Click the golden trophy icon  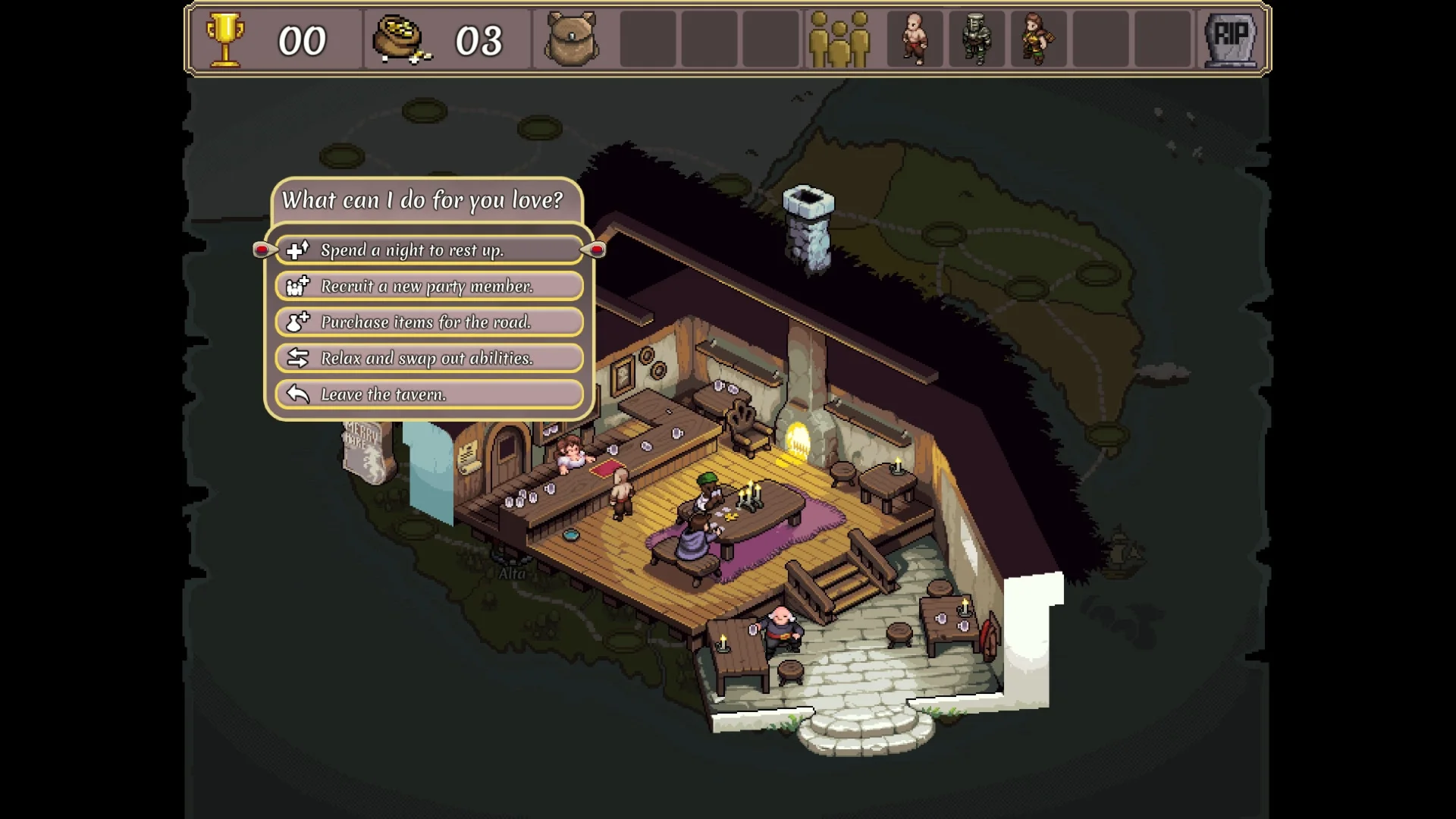225,39
